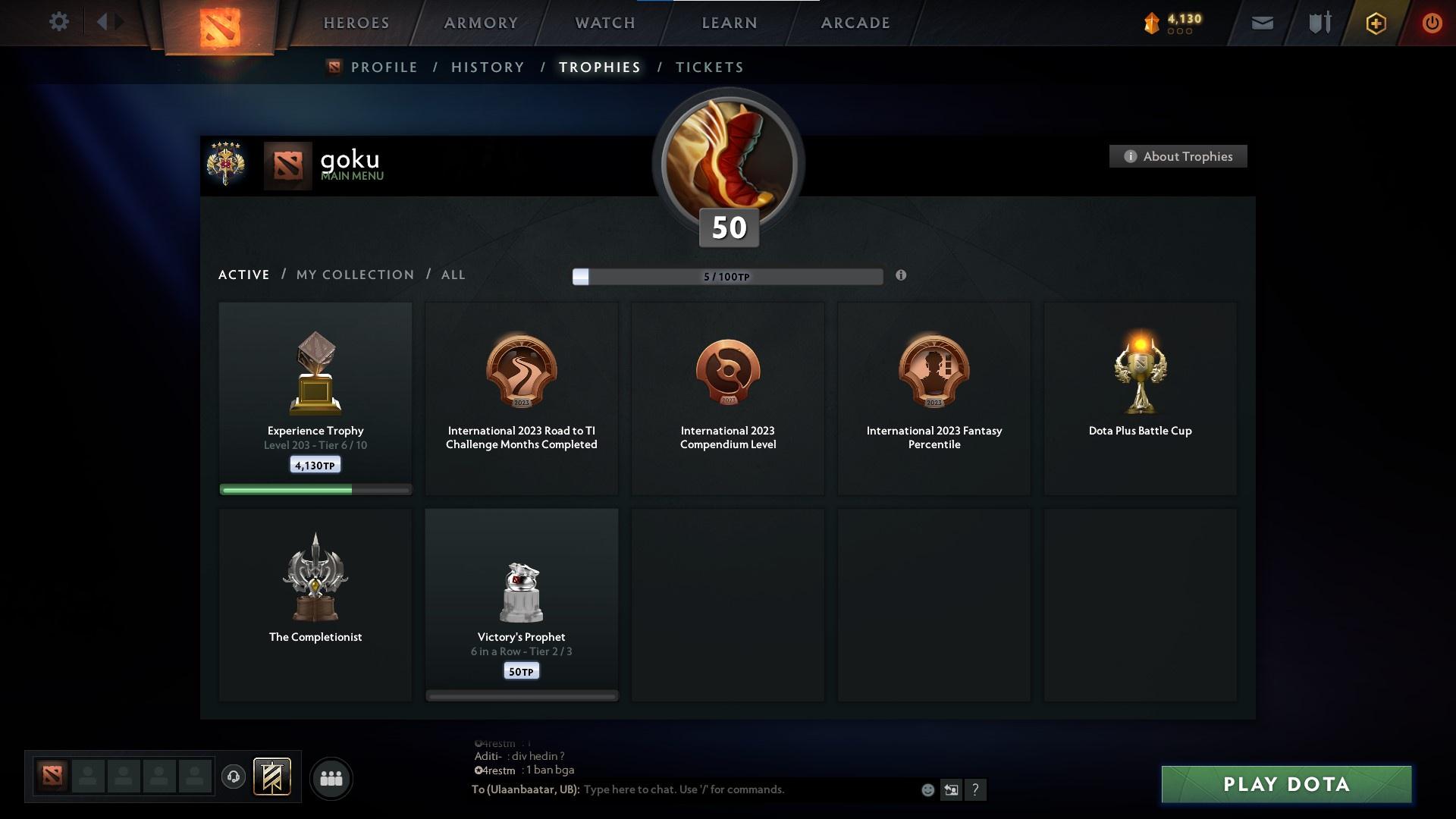
Task: Click the power button to quit Dota
Action: [x=1432, y=23]
